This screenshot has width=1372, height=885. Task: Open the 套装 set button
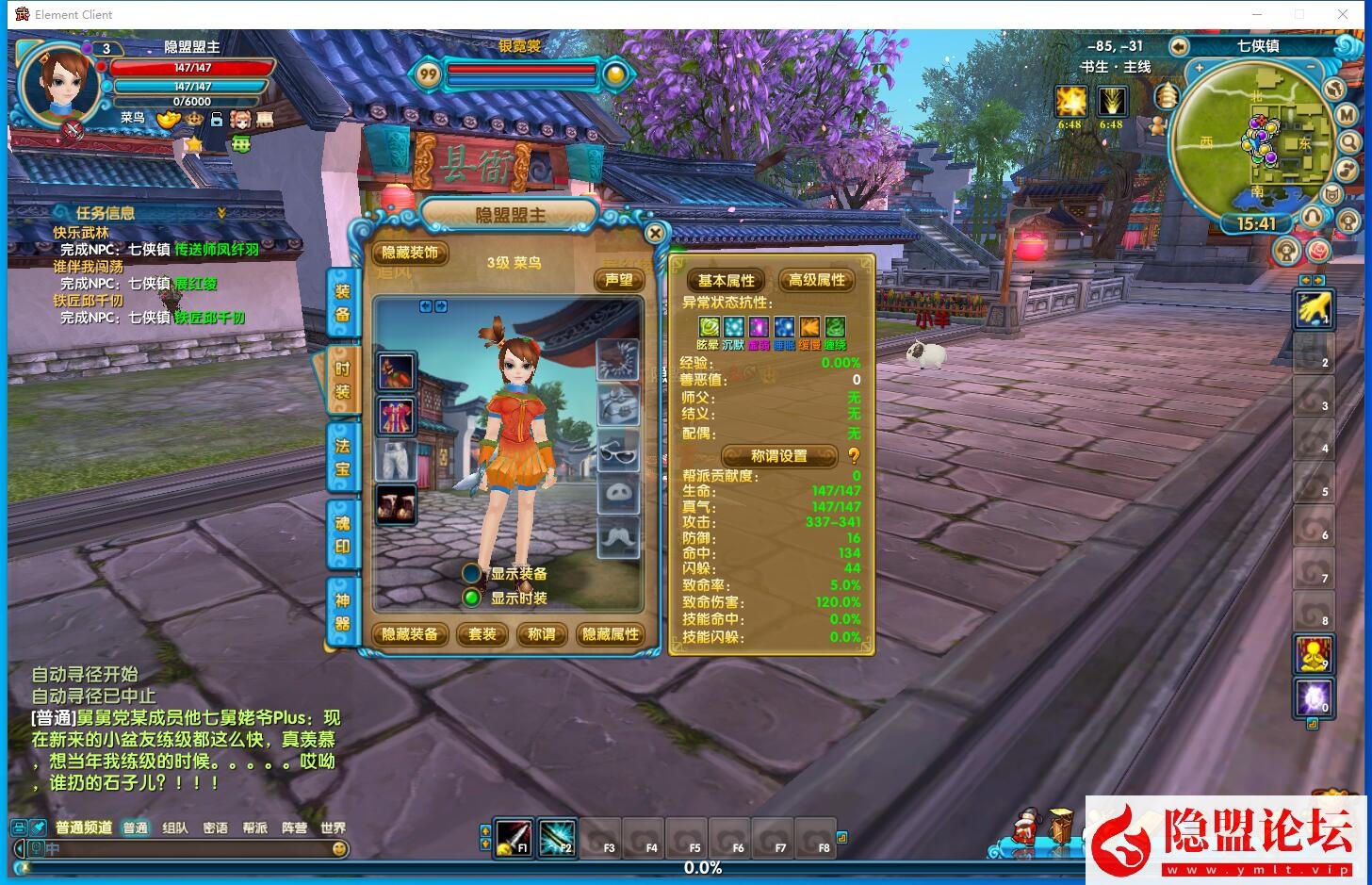(x=482, y=634)
